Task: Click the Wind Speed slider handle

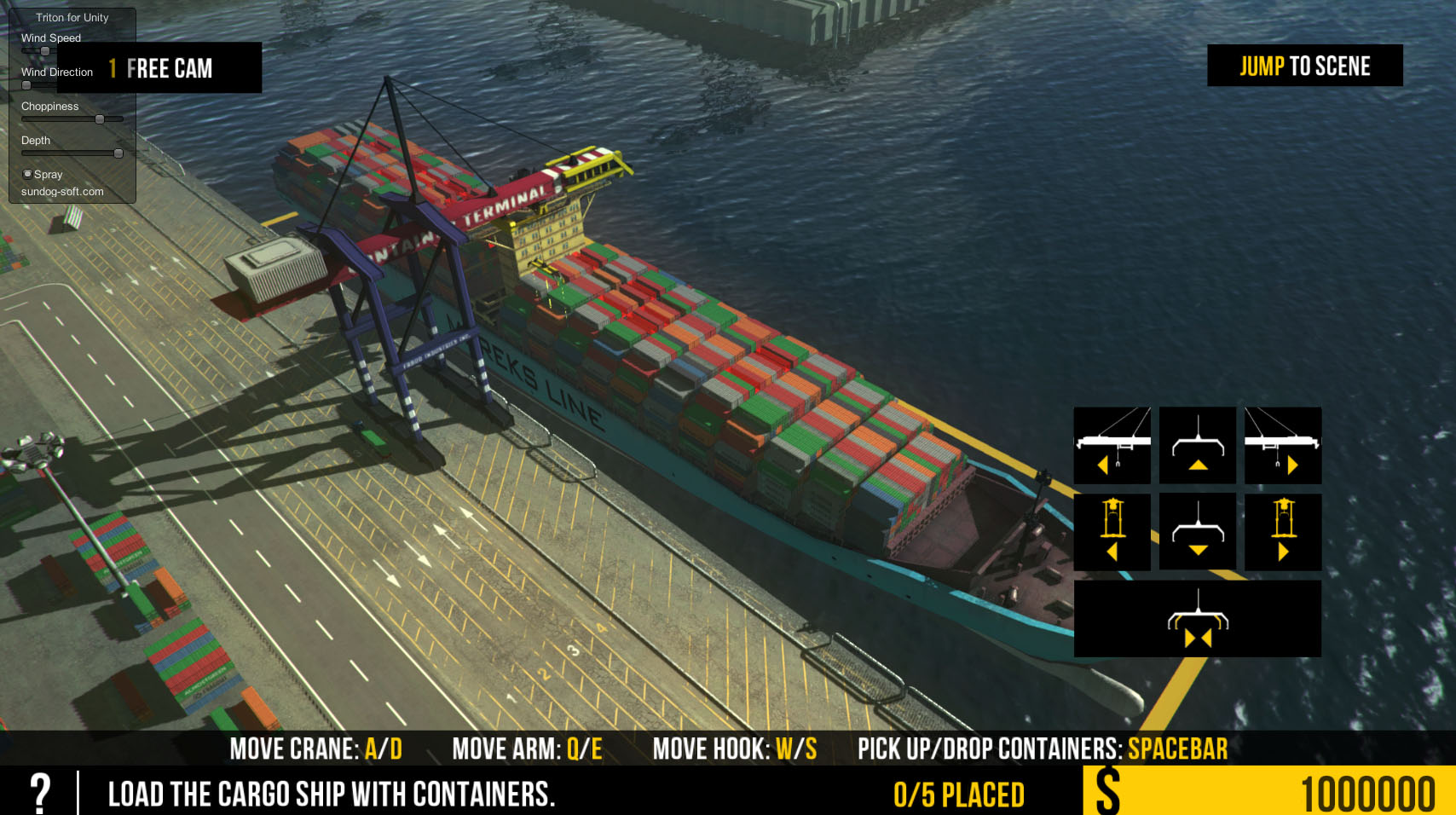Action: click(x=44, y=51)
